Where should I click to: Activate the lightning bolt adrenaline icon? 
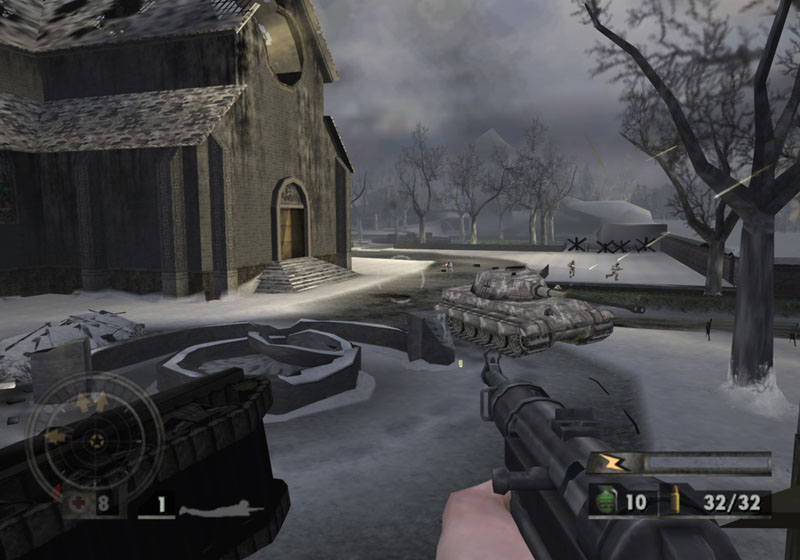click(x=608, y=463)
